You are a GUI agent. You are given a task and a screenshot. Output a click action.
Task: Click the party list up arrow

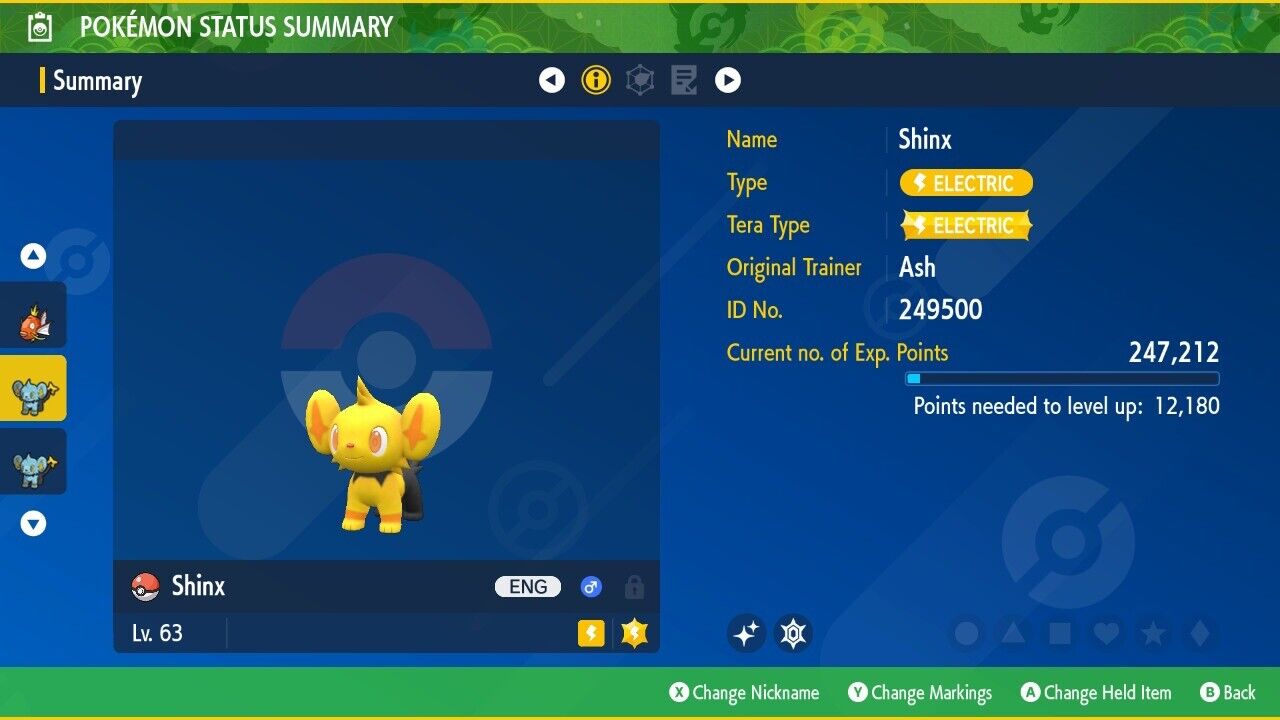[33, 256]
